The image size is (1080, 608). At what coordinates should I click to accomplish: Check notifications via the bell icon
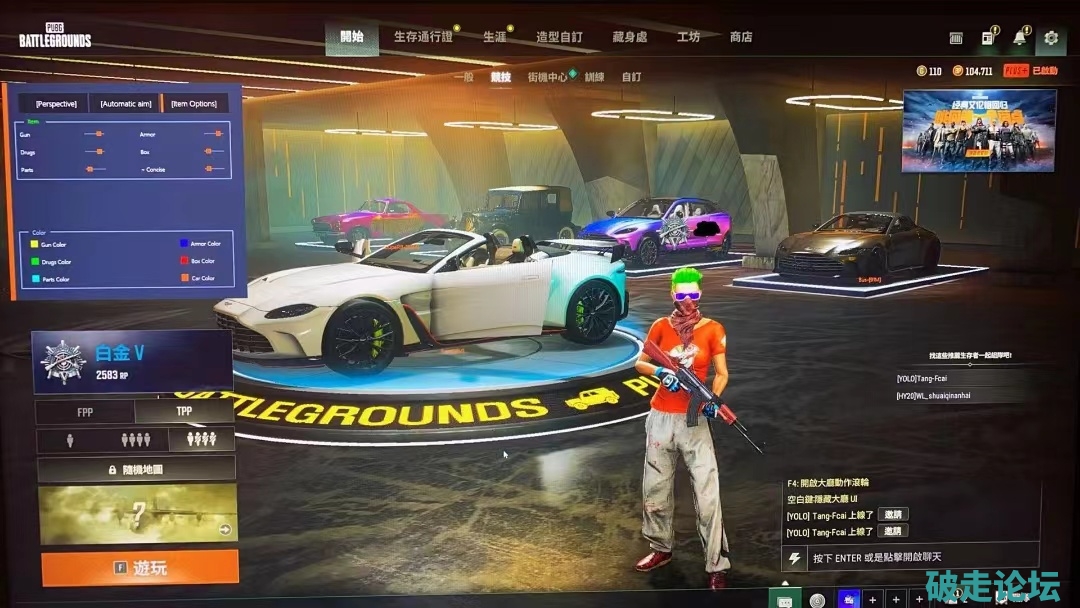(1019, 38)
